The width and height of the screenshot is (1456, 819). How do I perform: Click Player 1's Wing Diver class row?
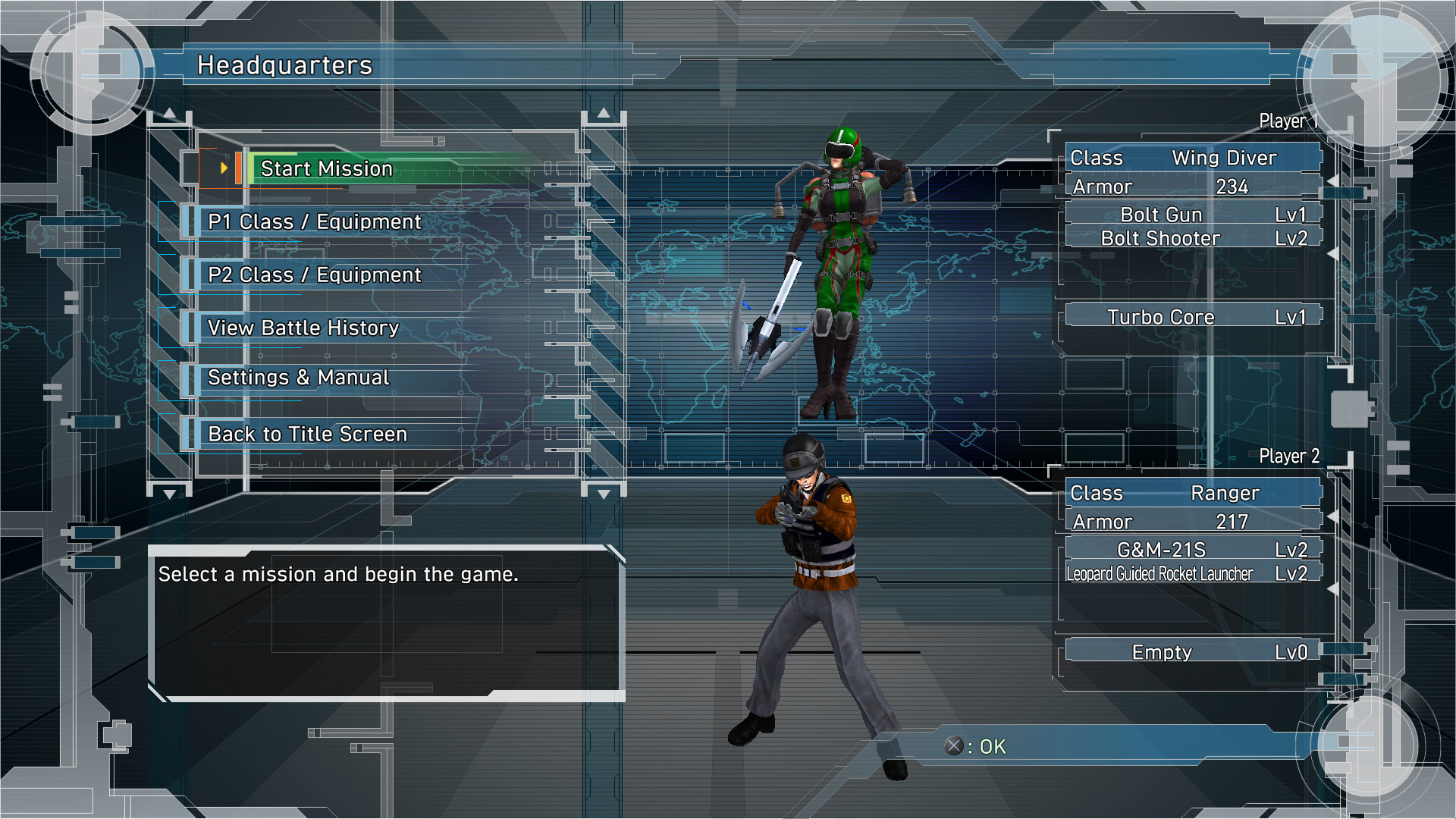pyautogui.click(x=1192, y=158)
